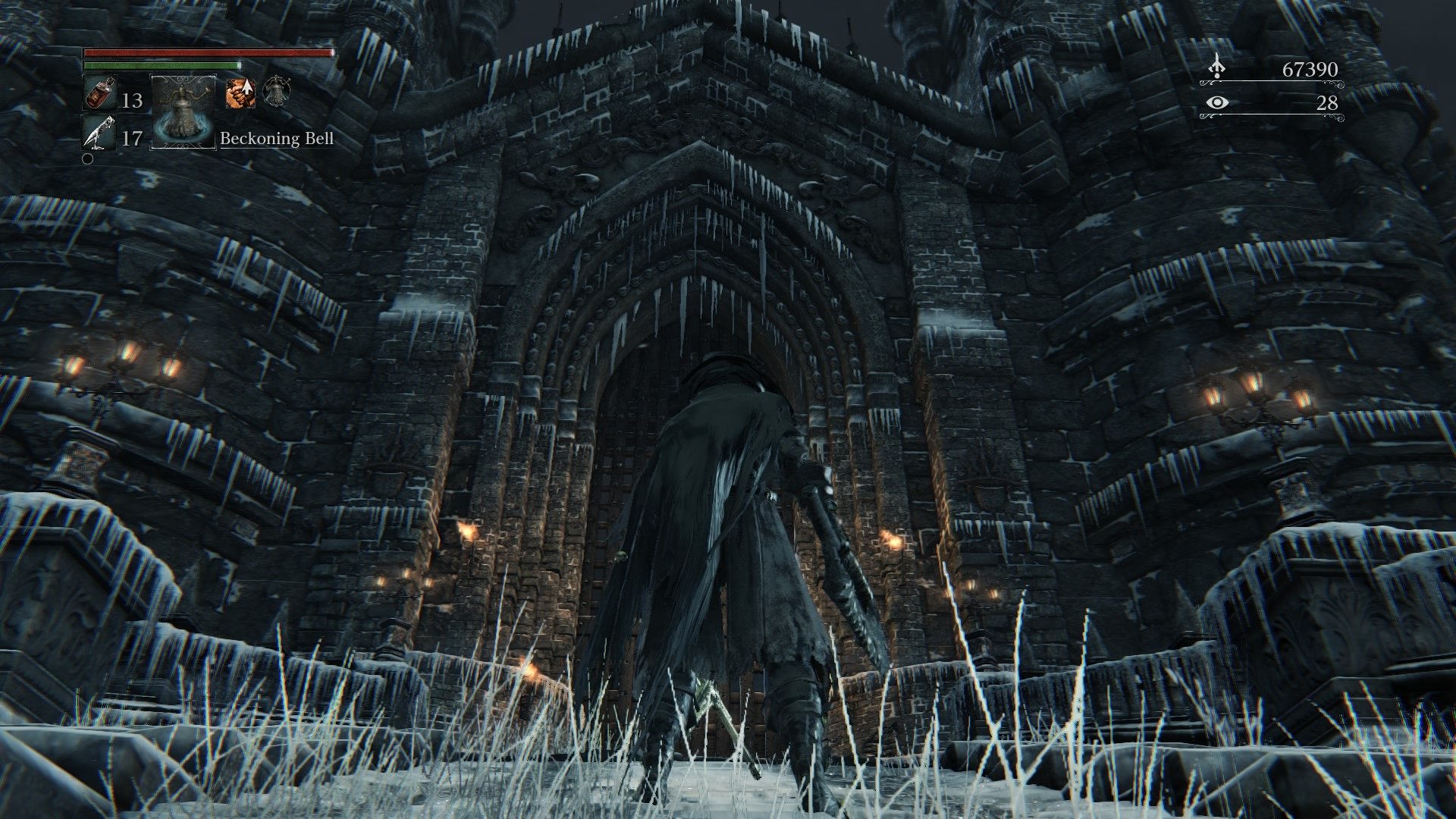Image resolution: width=1456 pixels, height=819 pixels.
Task: Click the right-hand weapon fist icon
Action: point(240,94)
